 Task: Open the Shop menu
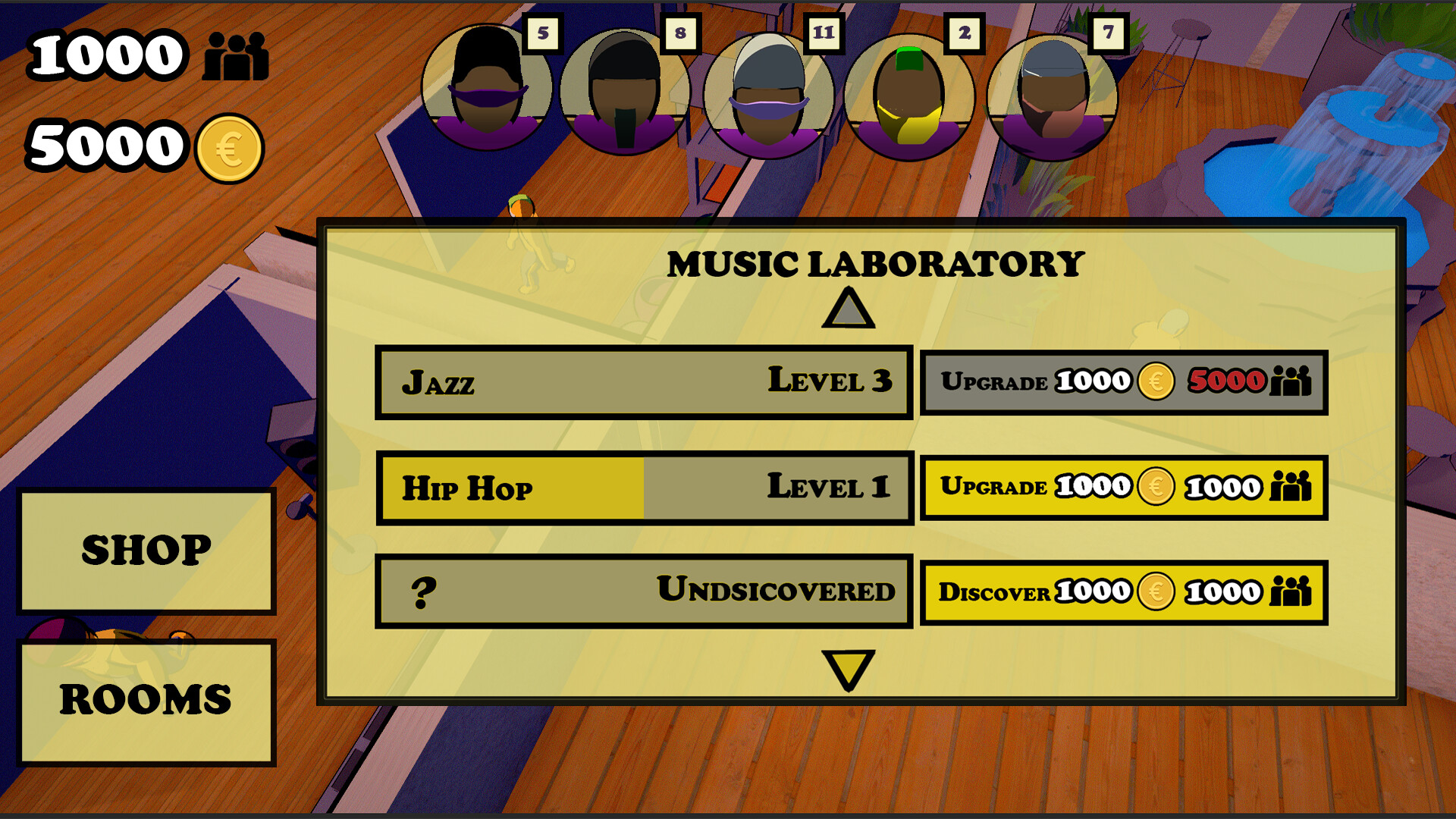(x=147, y=550)
